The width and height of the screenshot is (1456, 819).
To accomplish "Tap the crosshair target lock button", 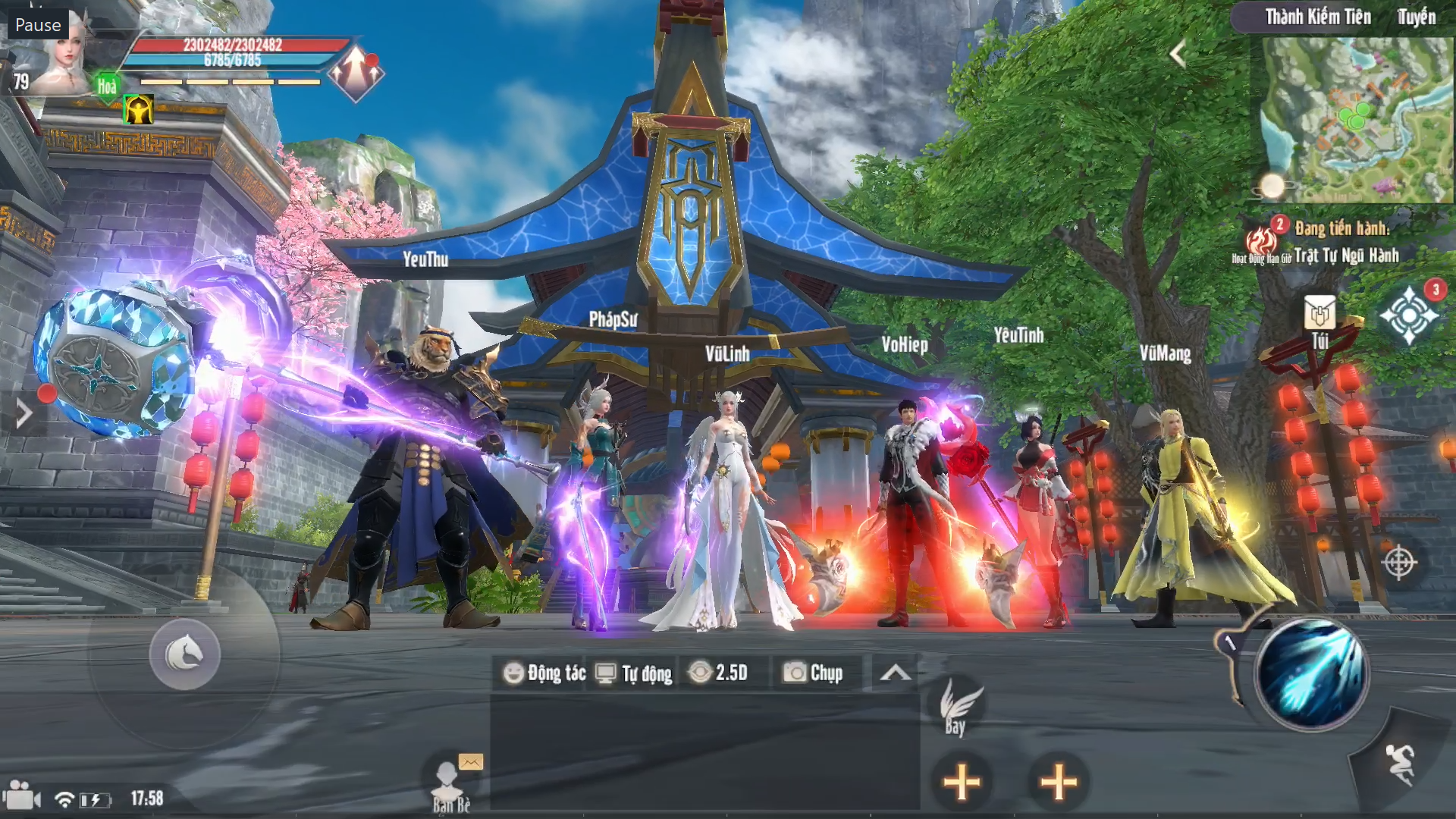I will 1399,563.
